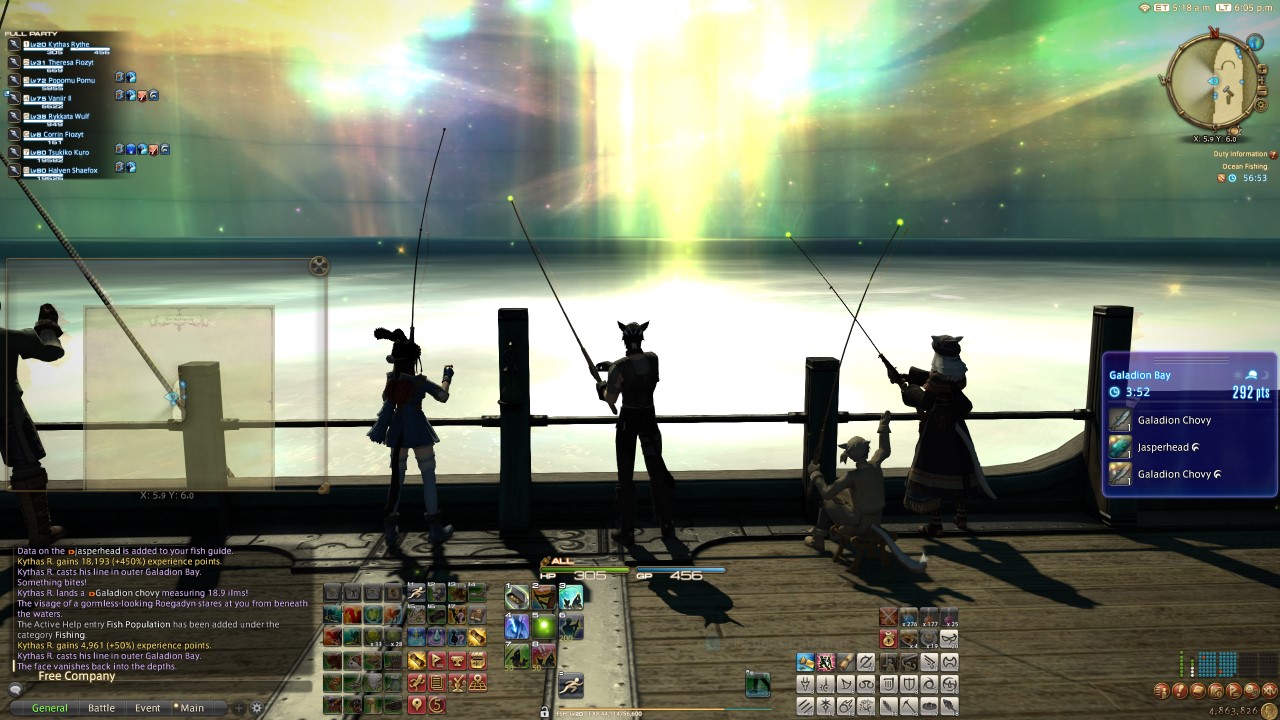Screen dimensions: 1280x720
Task: Switch to the Battle chat tab
Action: click(x=101, y=707)
